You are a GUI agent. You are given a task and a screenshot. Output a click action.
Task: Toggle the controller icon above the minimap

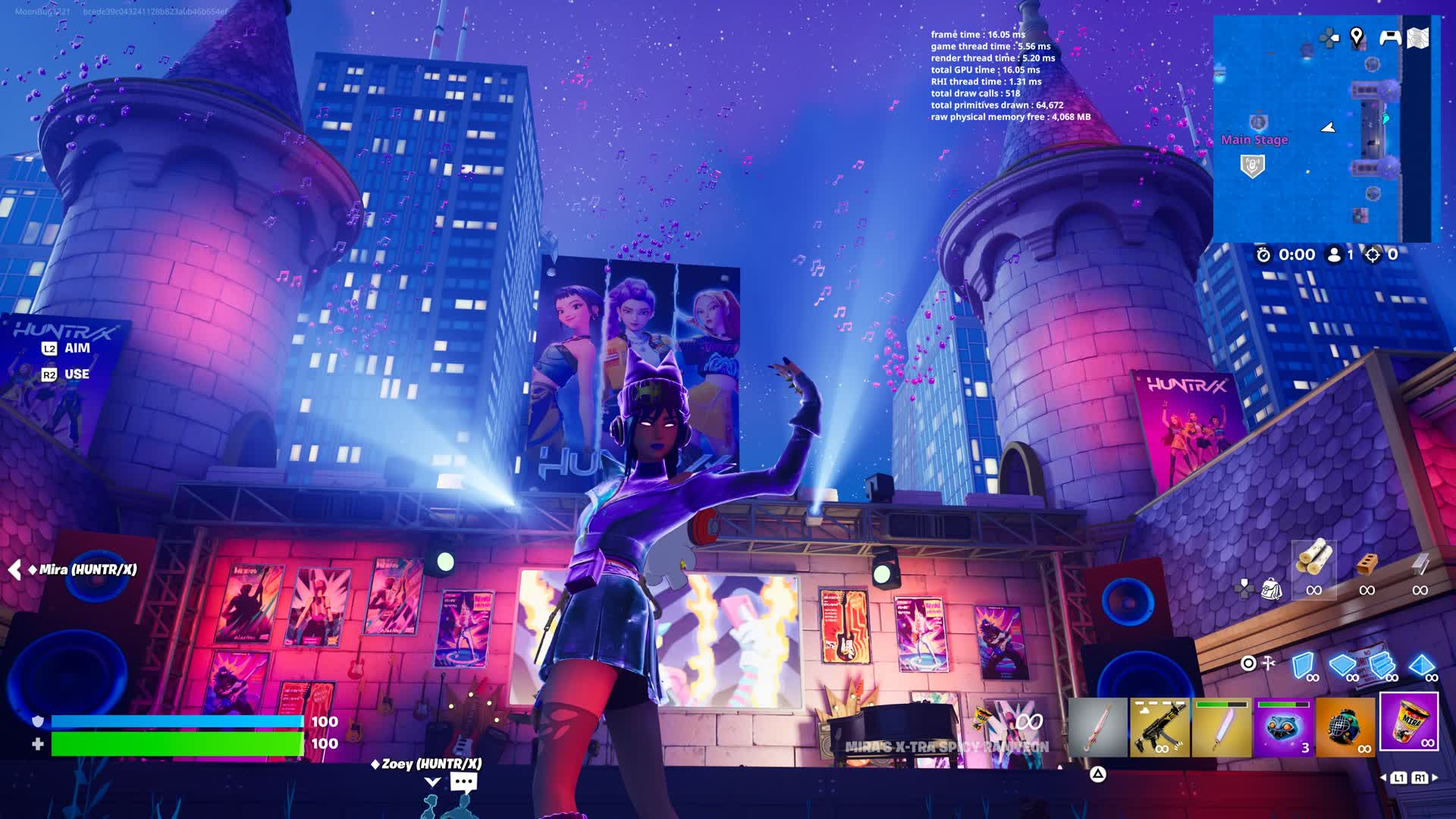click(x=1390, y=38)
